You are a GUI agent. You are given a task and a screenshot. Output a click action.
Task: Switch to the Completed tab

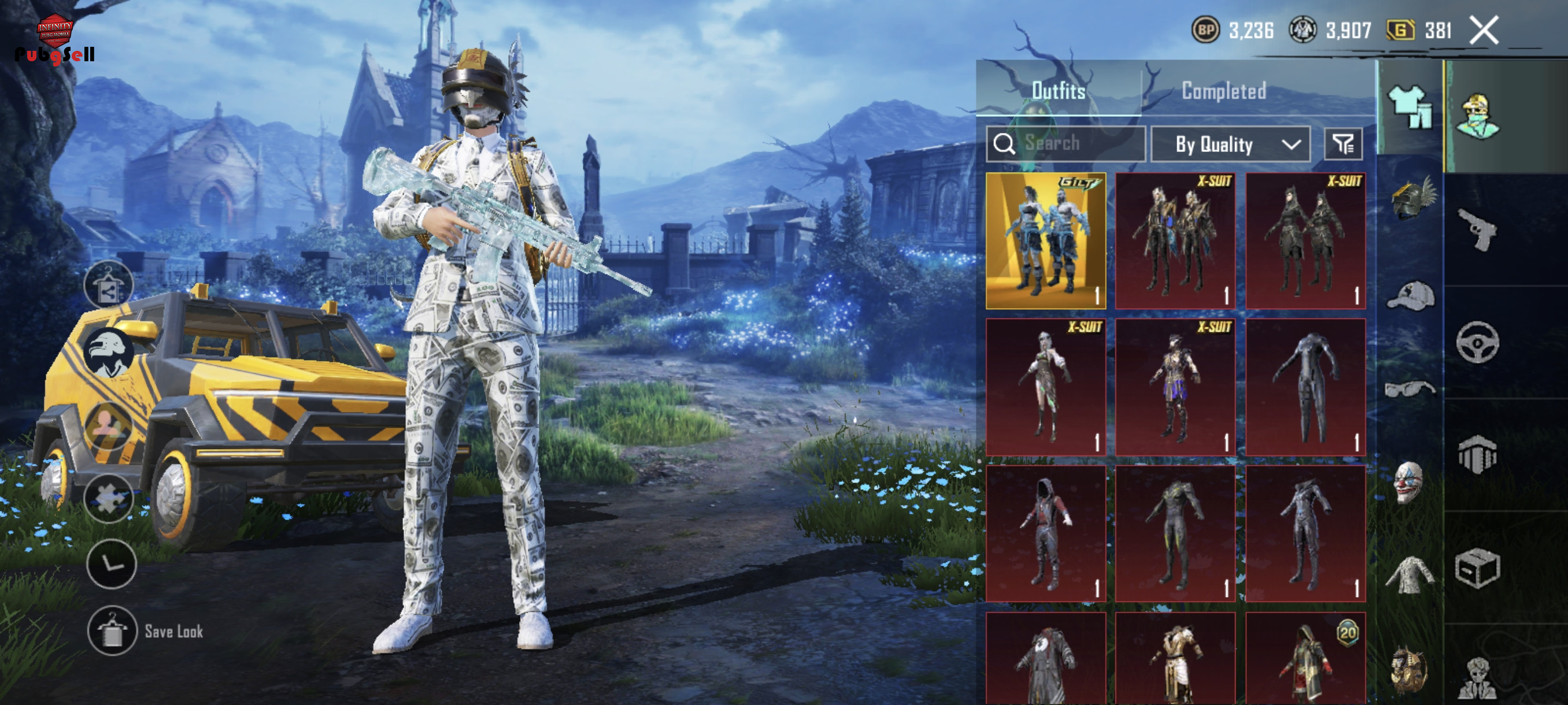tap(1223, 91)
